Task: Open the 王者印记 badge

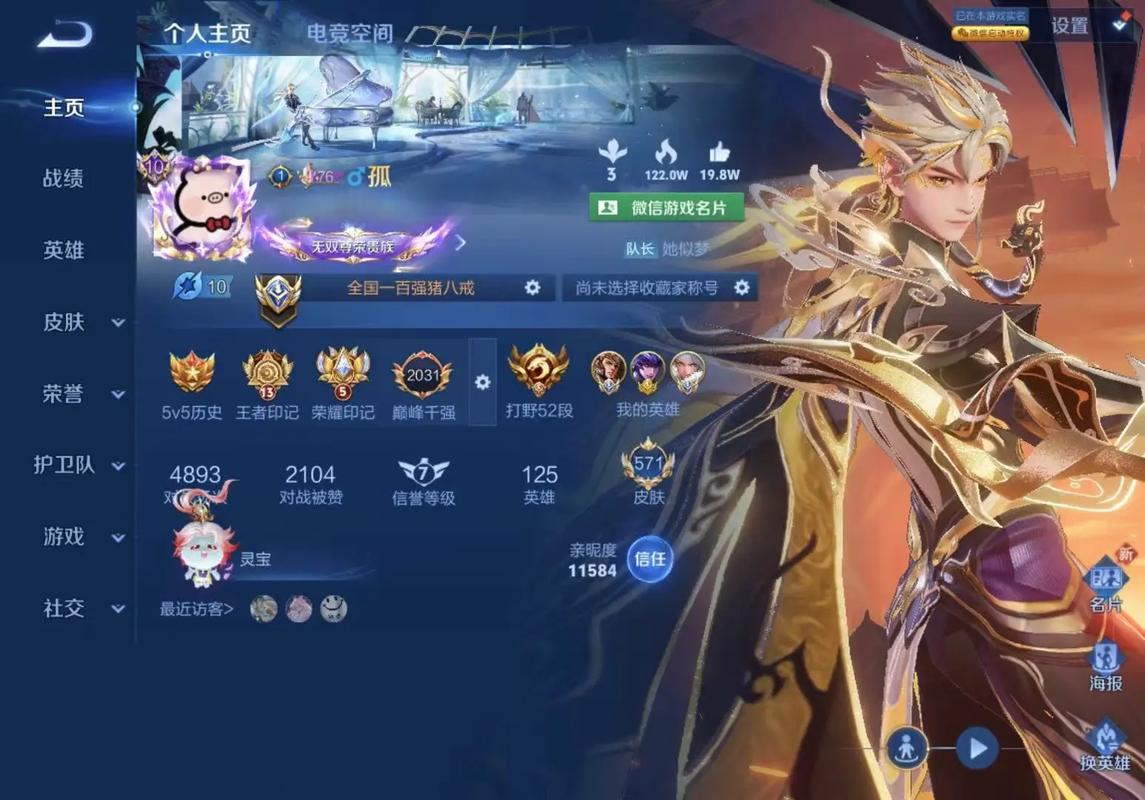Action: [267, 385]
